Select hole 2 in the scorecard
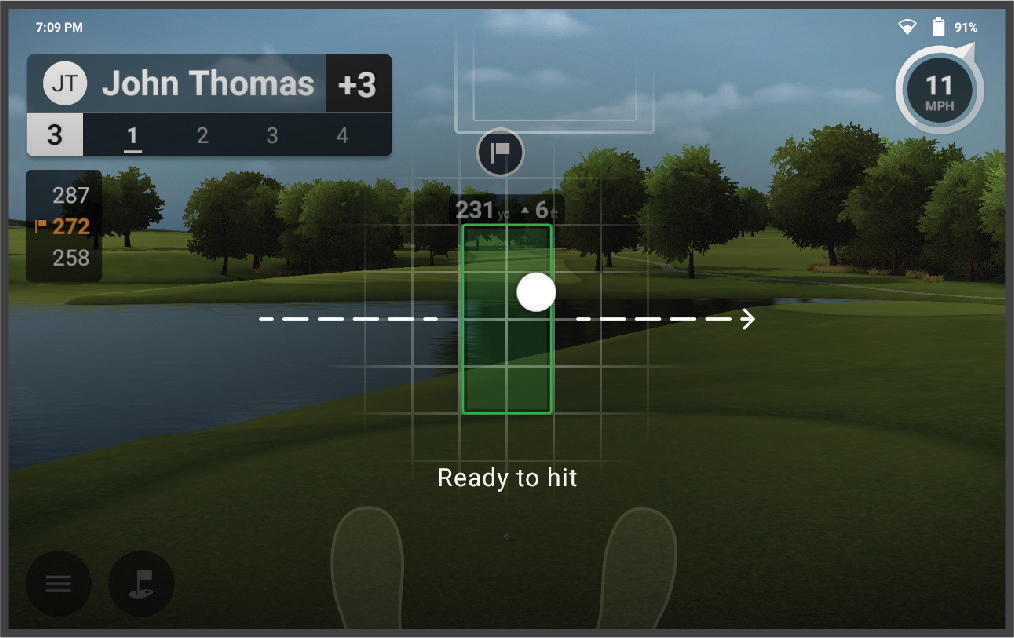This screenshot has height=638, width=1014. point(203,135)
